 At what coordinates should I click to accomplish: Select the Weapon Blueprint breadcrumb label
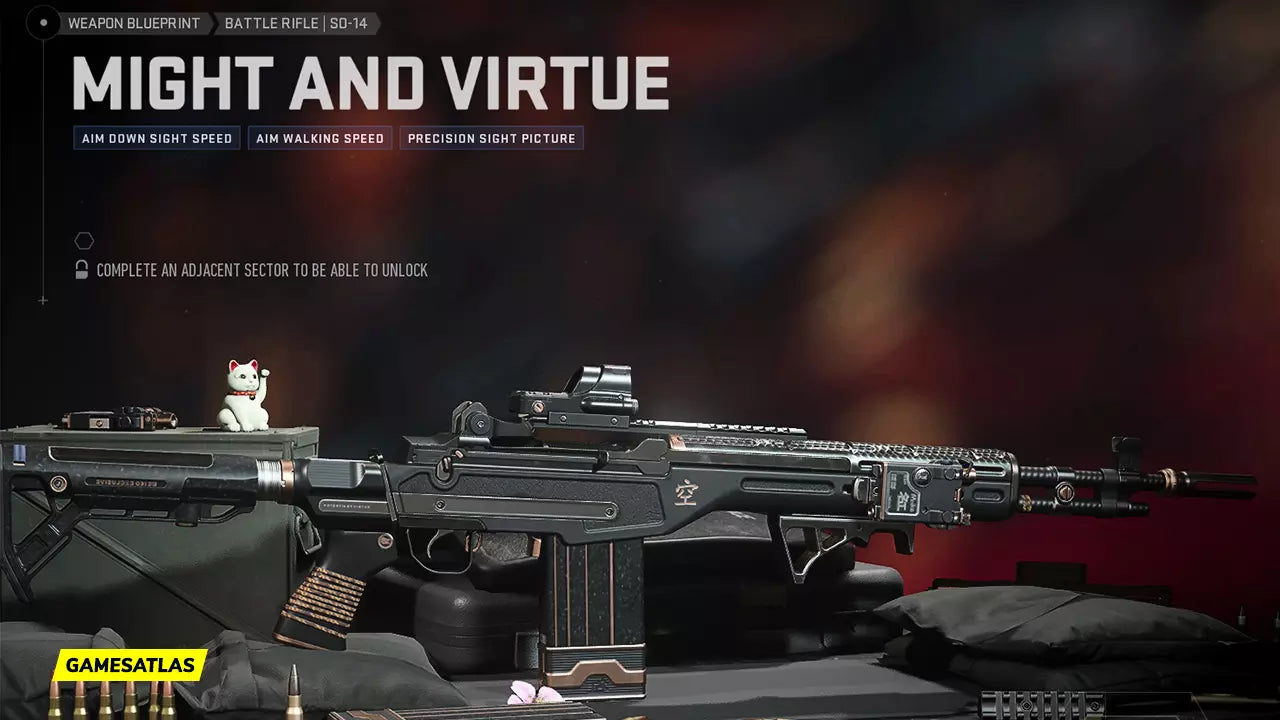click(x=134, y=23)
